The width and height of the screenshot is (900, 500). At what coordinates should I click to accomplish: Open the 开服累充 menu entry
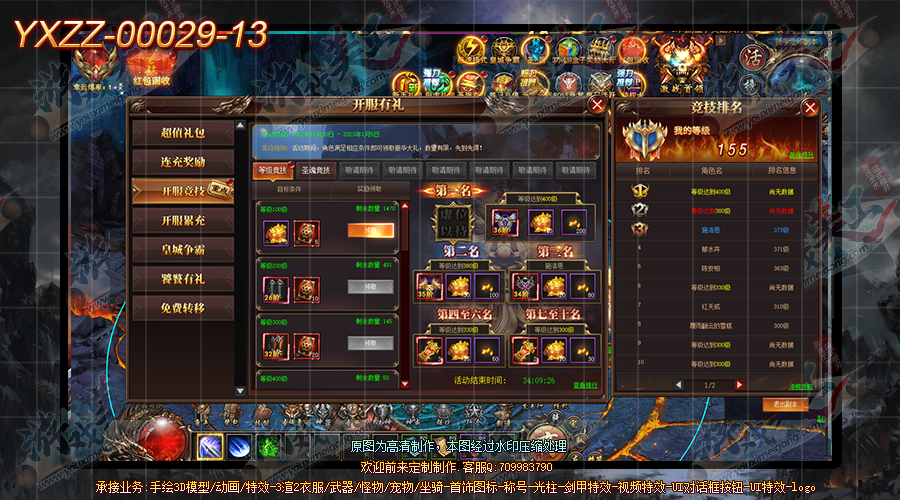click(x=183, y=220)
